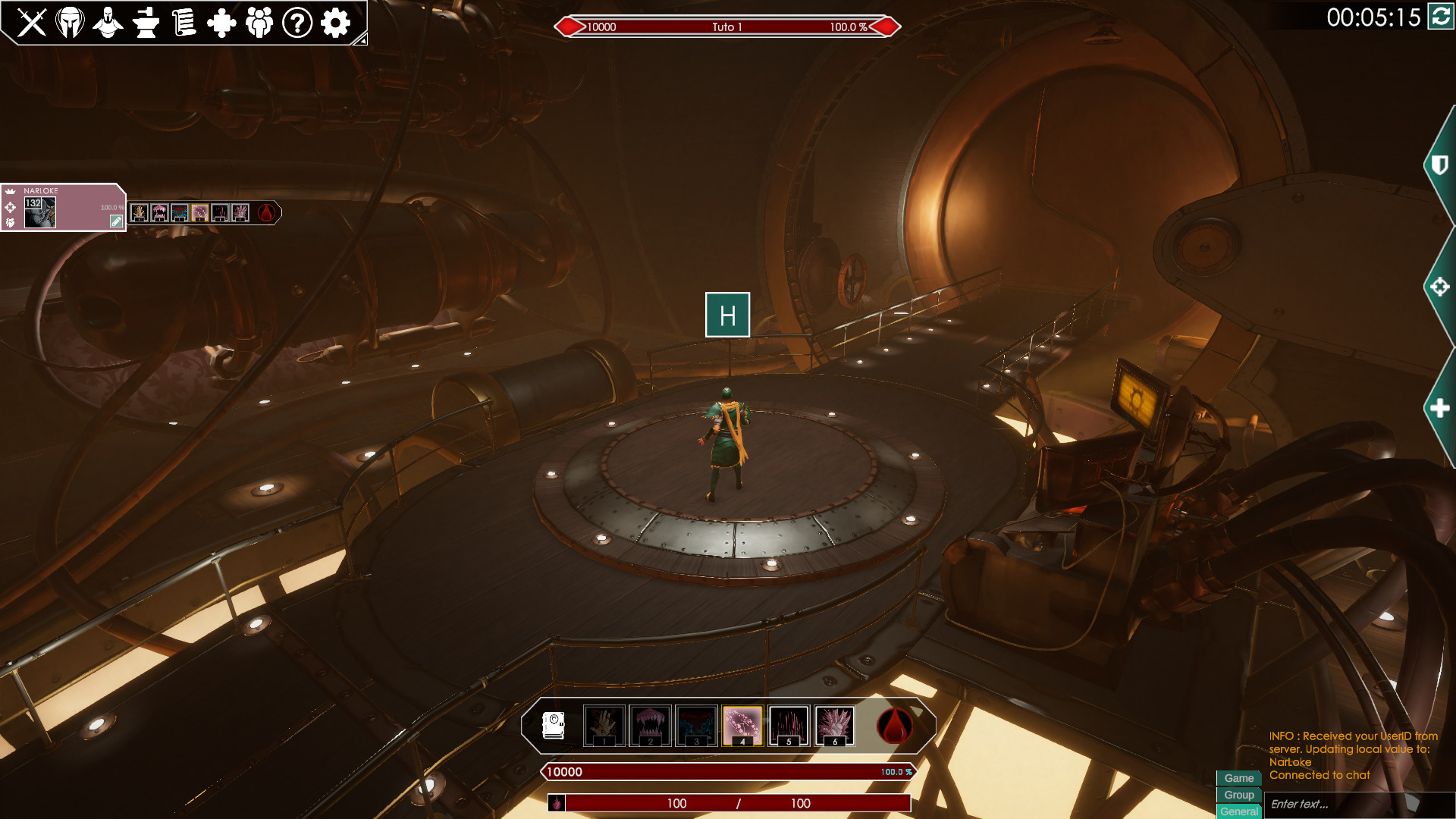
Task: Open the scroll quest log
Action: pyautogui.click(x=184, y=23)
